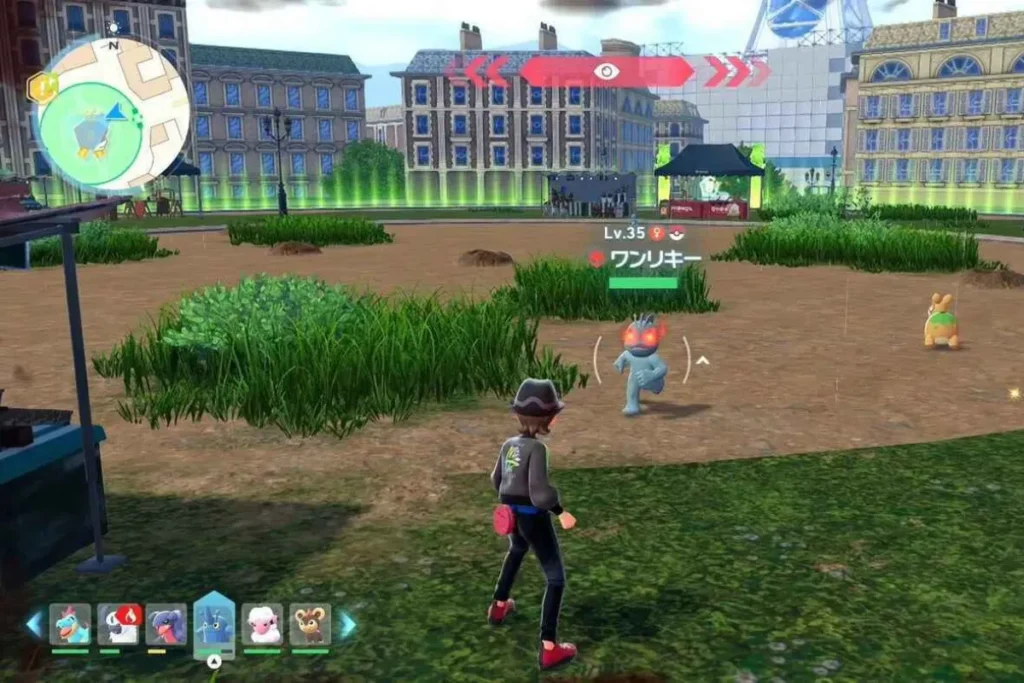Screen dimensions: 1024x683
Task: Switch to the pink woolly Flaaffy slot
Action: (x=262, y=624)
